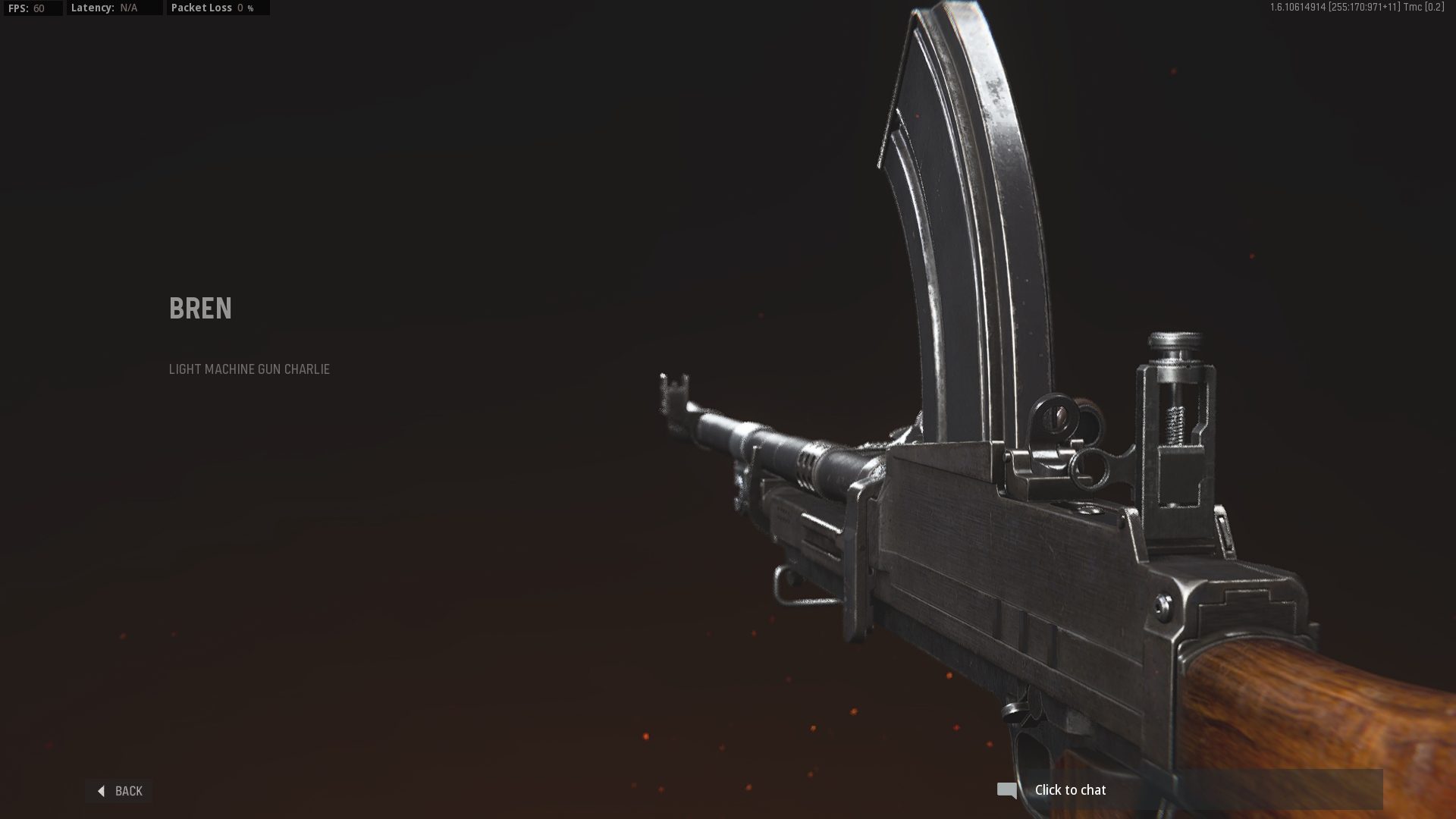The height and width of the screenshot is (819, 1456).
Task: Click the chat bubble icon
Action: point(1007,789)
